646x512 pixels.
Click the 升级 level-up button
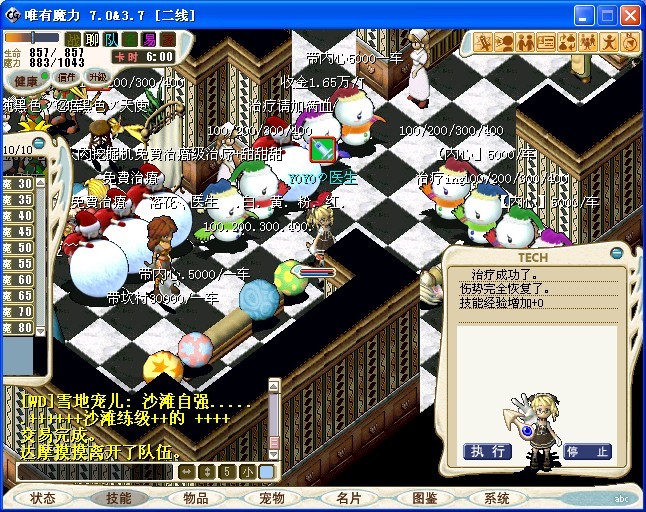click(97, 77)
